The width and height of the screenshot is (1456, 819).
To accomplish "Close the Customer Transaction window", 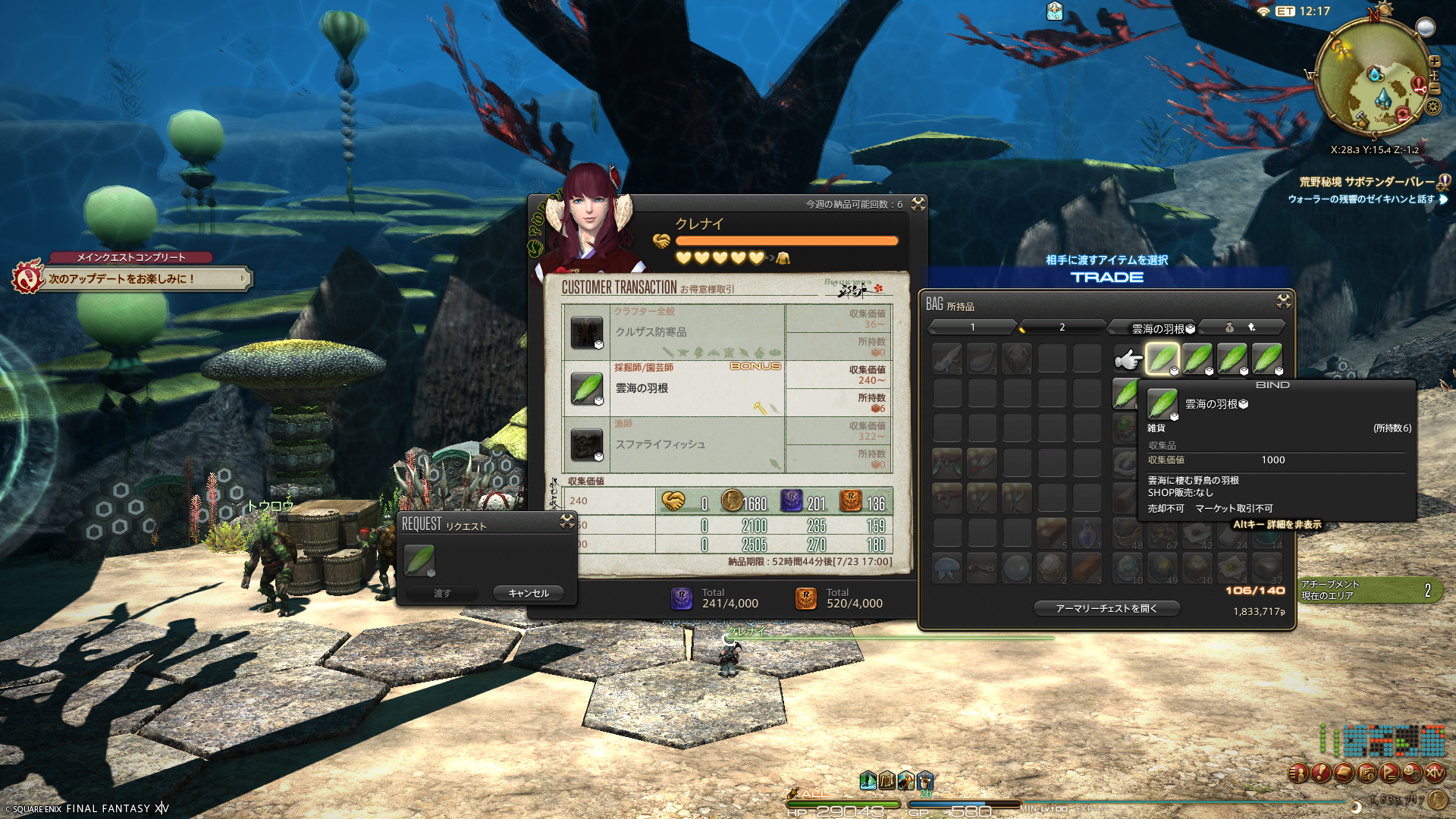I will point(918,203).
